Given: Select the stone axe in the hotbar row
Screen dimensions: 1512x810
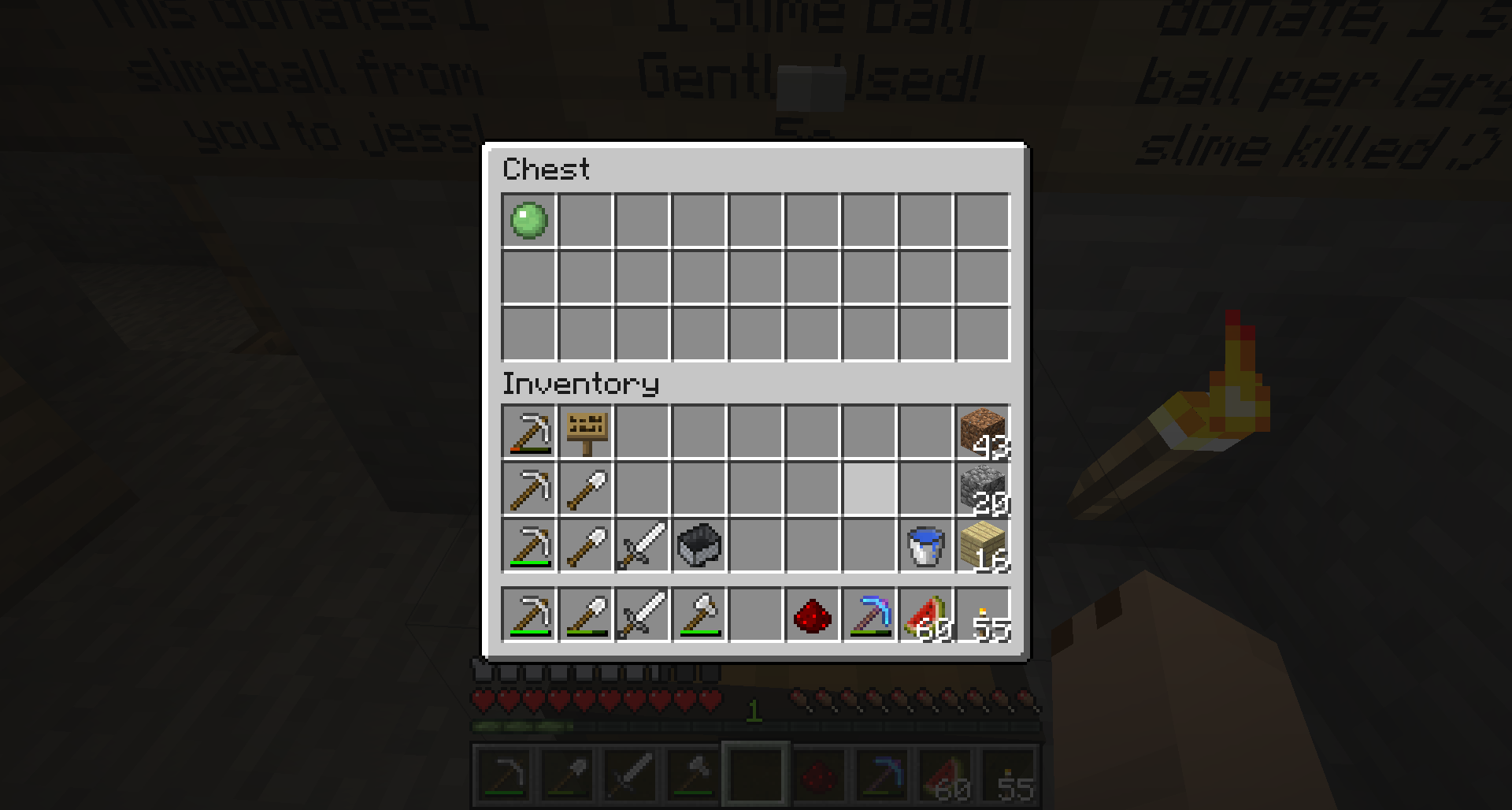Looking at the screenshot, I should coord(698,615).
